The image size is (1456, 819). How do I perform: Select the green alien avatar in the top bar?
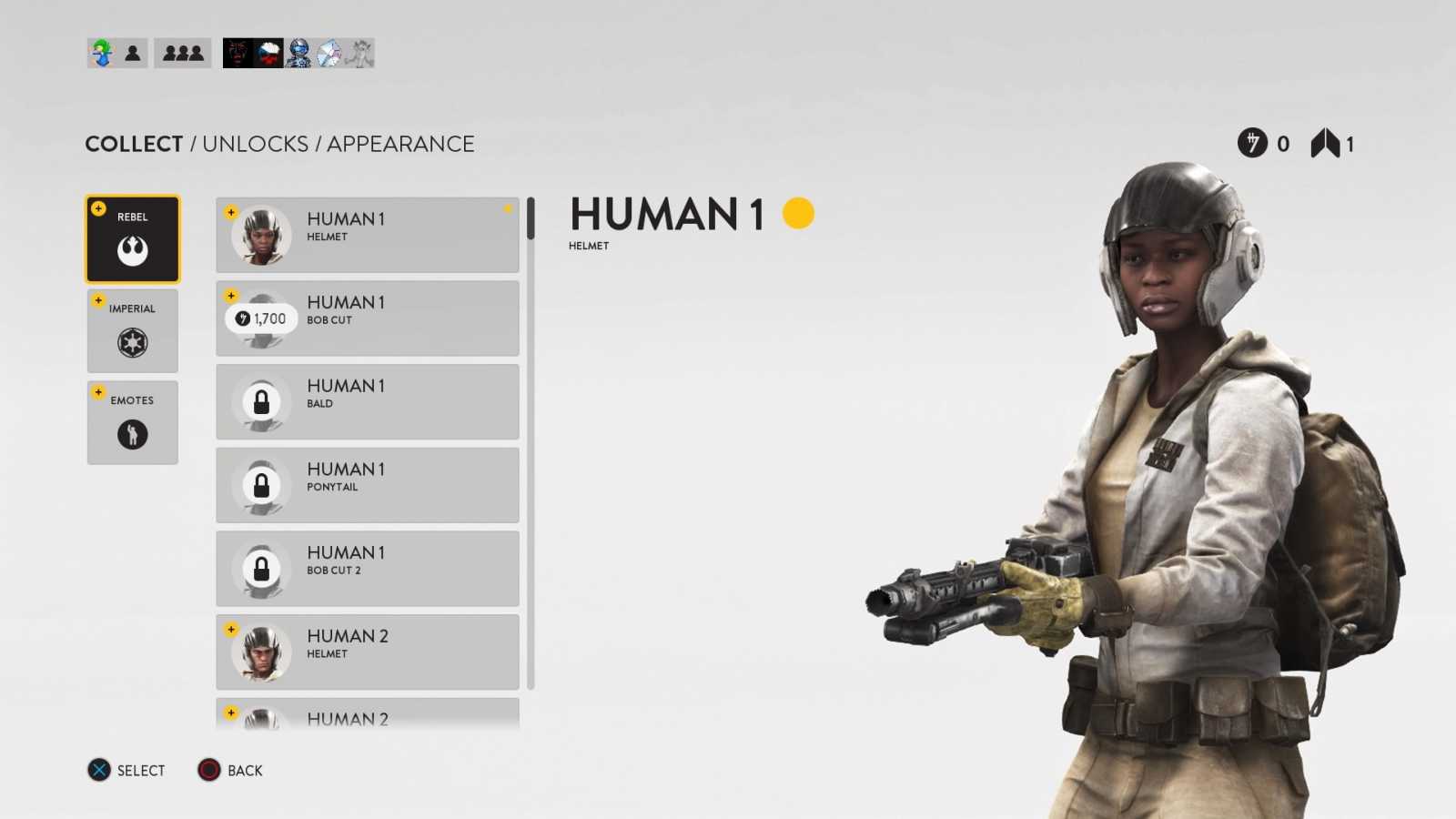100,52
